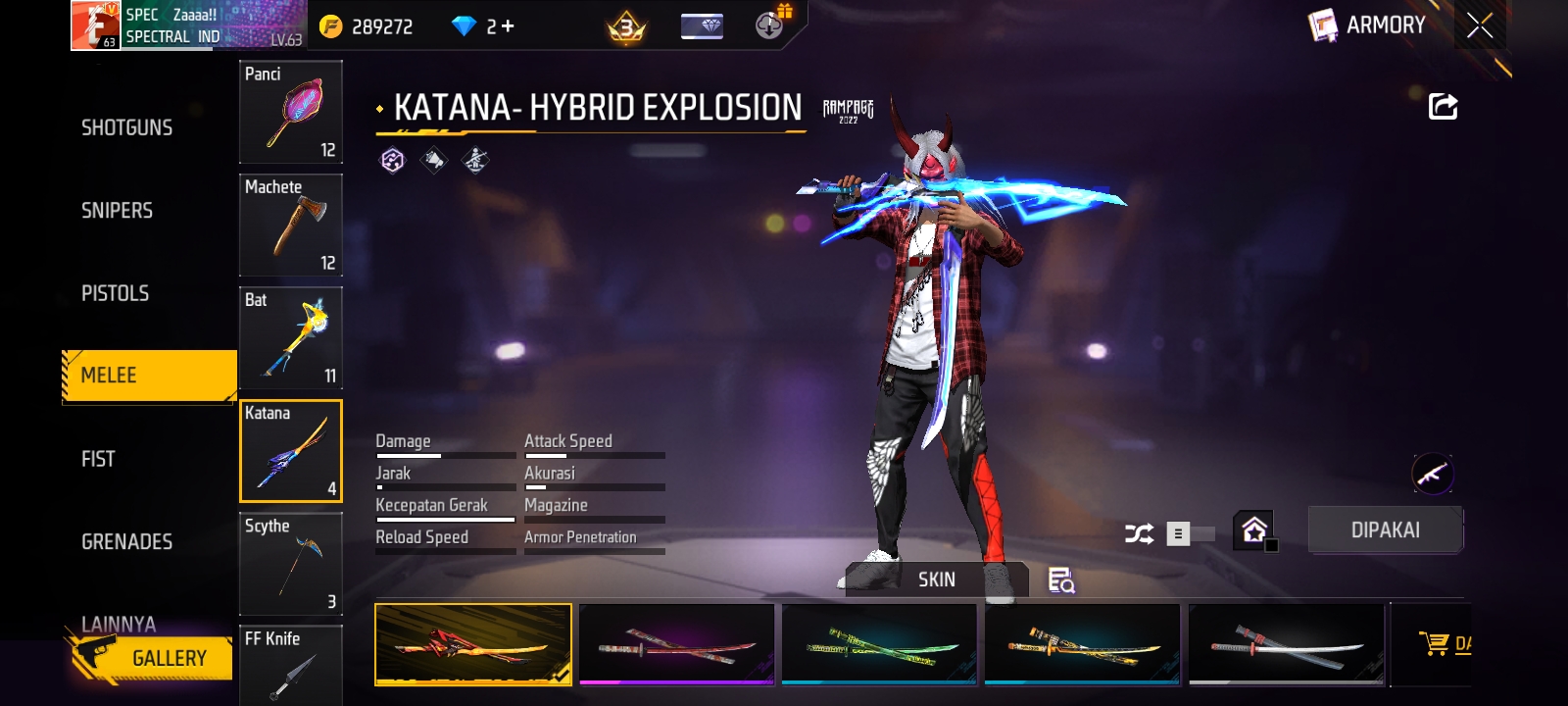Screen dimensions: 1568x706
Task: Share the Katana skin
Action: point(1443,106)
